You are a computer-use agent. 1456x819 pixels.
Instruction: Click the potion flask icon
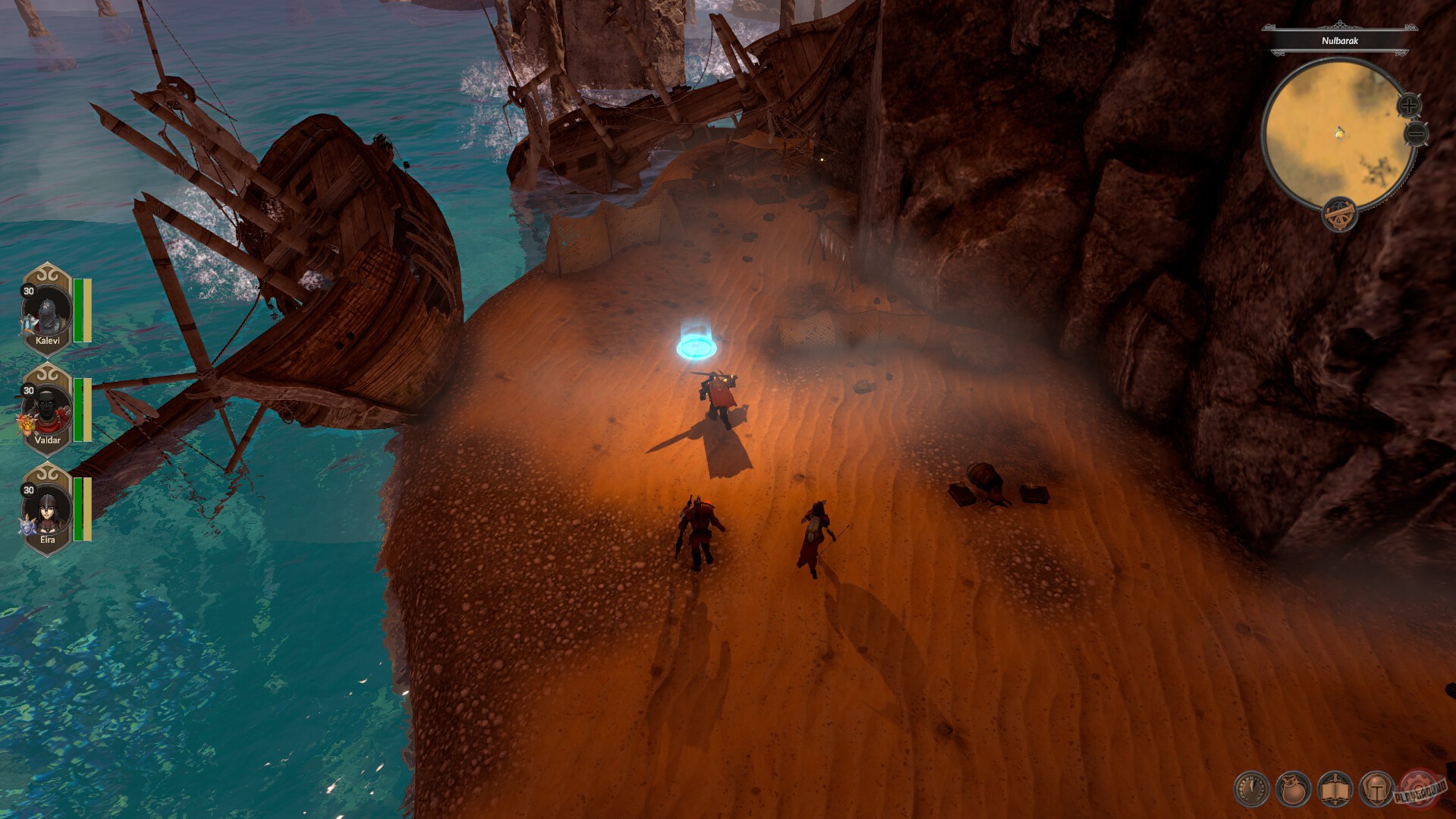(1294, 790)
